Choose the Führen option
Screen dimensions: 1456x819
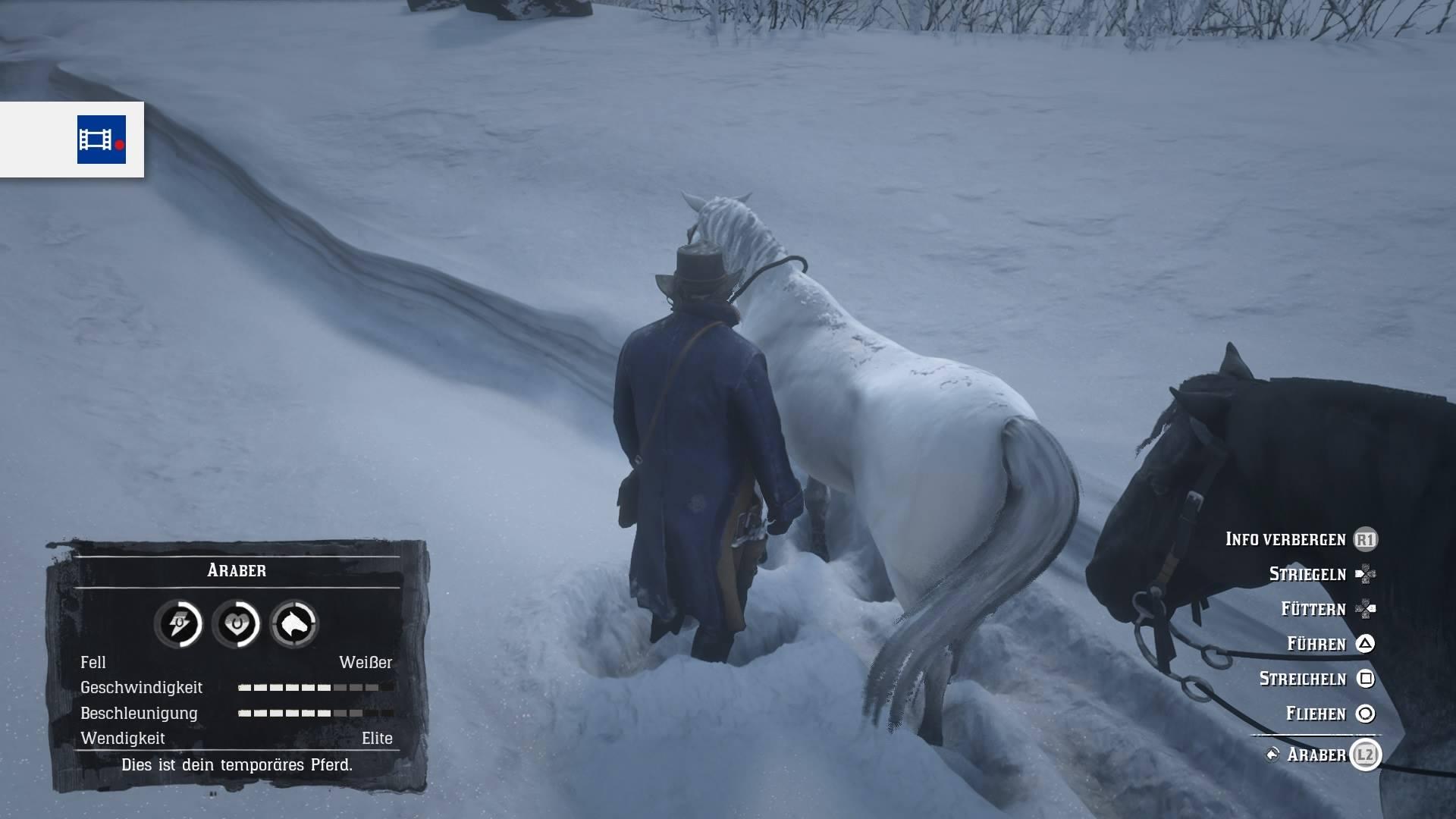coord(1316,644)
